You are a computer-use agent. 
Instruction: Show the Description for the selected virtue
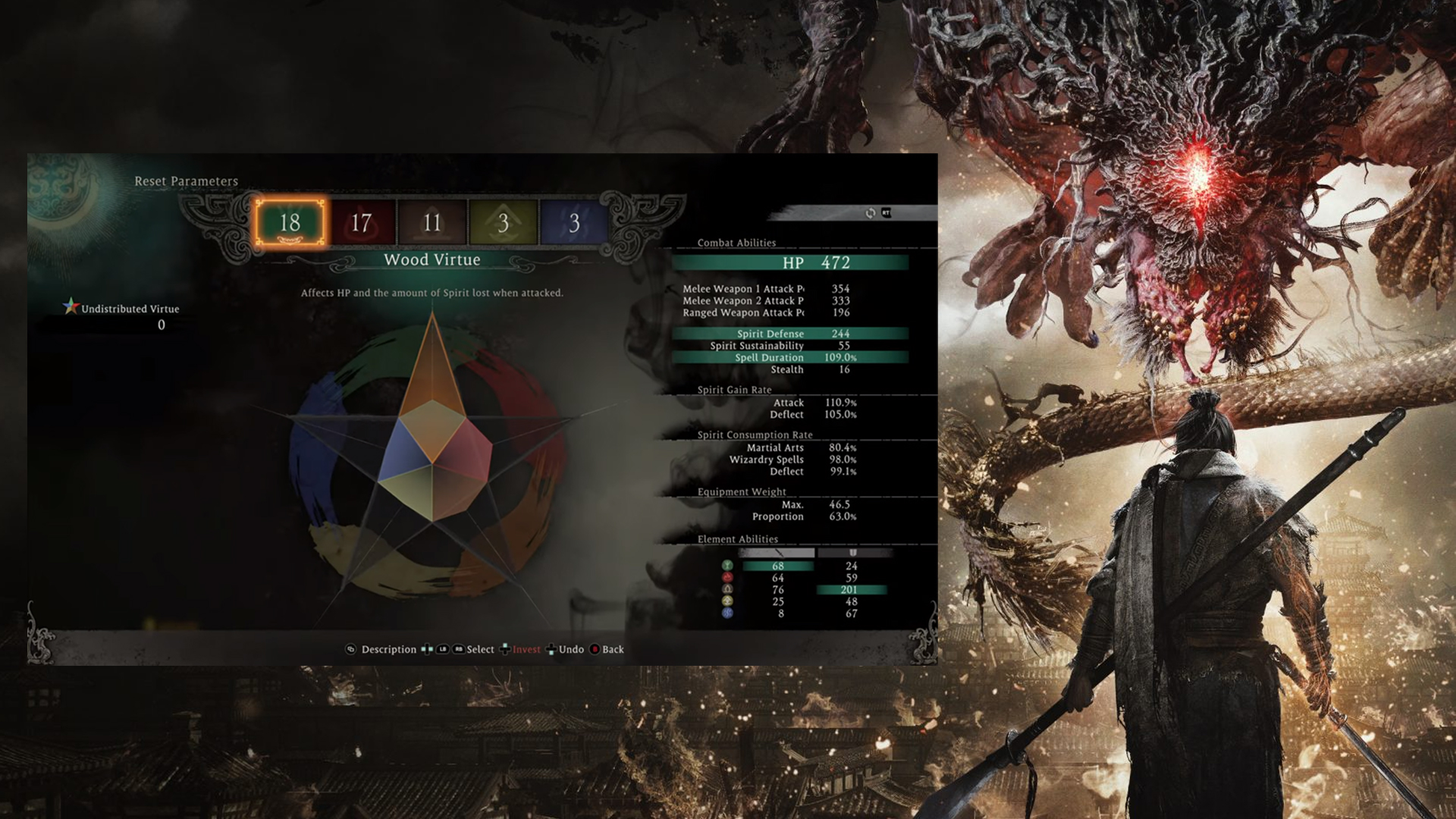point(388,650)
